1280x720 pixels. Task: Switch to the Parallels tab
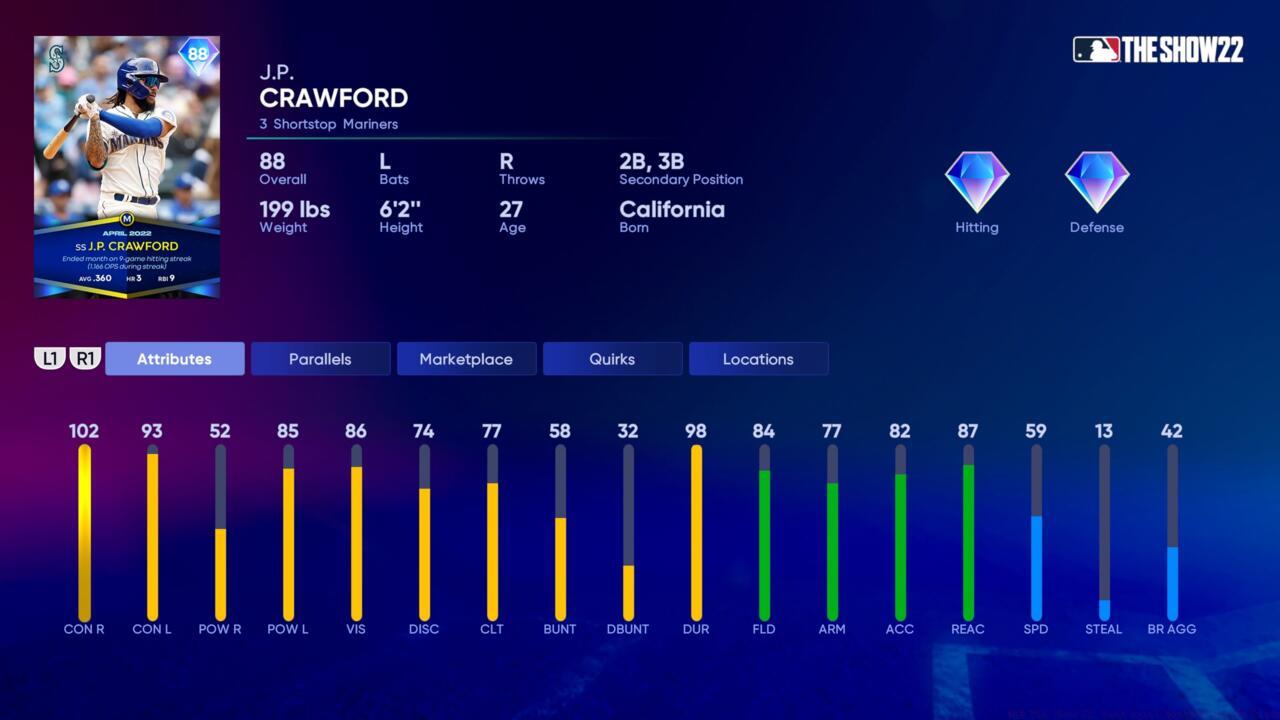tap(320, 358)
